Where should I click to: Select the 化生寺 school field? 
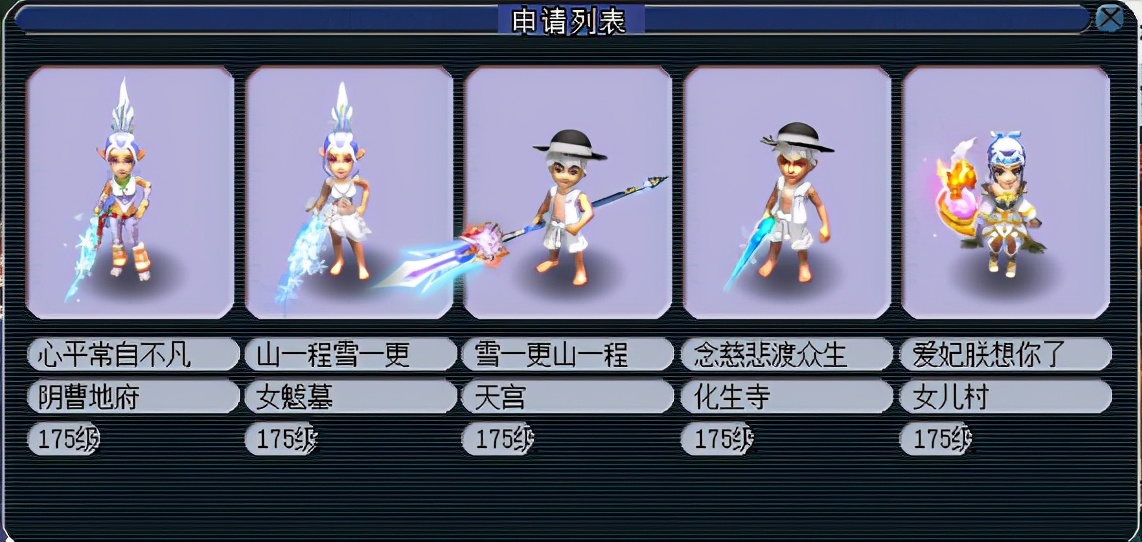[x=787, y=397]
